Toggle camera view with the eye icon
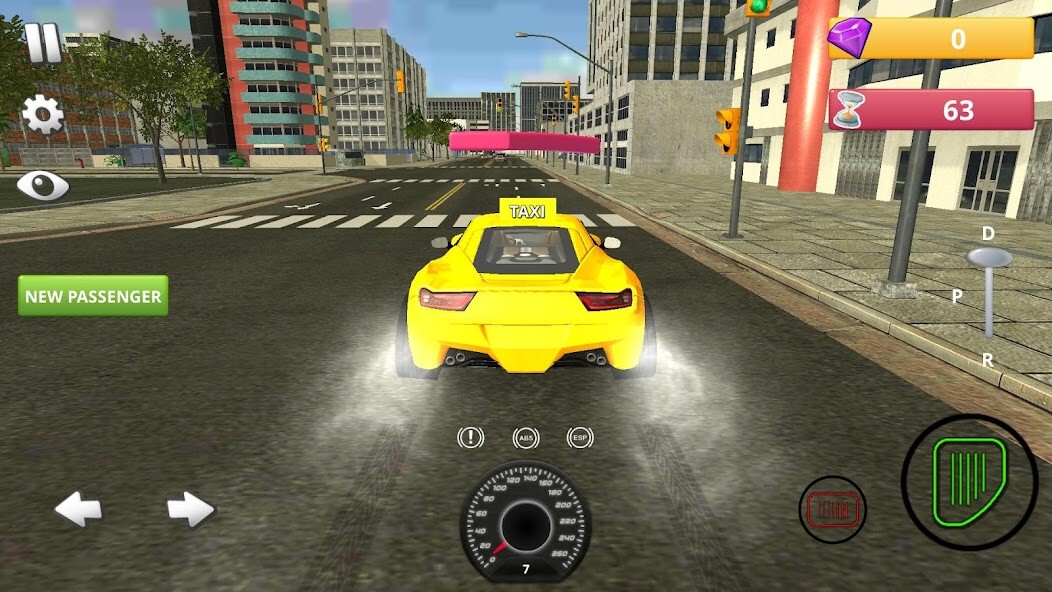1052x592 pixels. coord(42,185)
